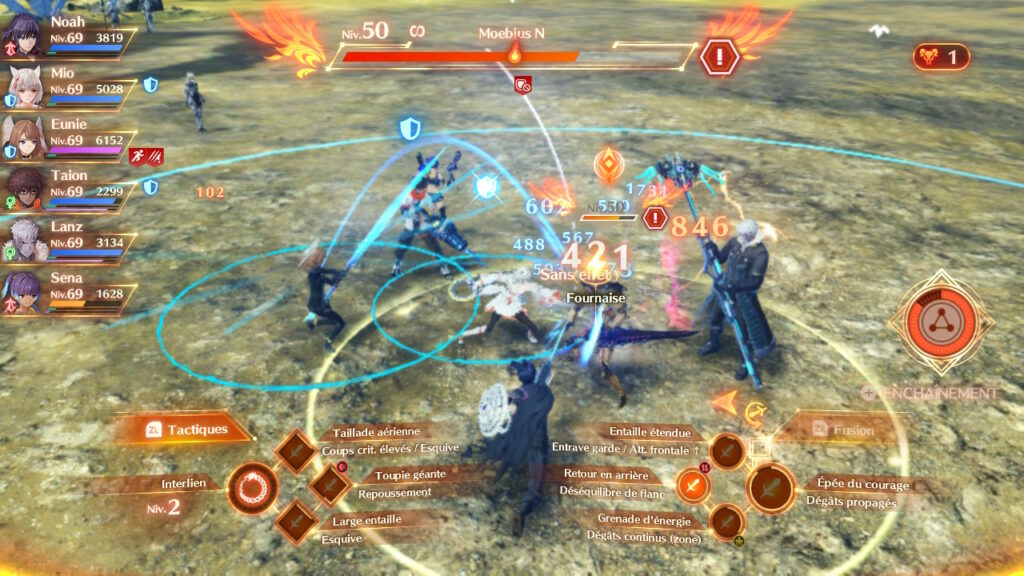
Task: Click the enemy count indicator showing 1
Action: [940, 57]
